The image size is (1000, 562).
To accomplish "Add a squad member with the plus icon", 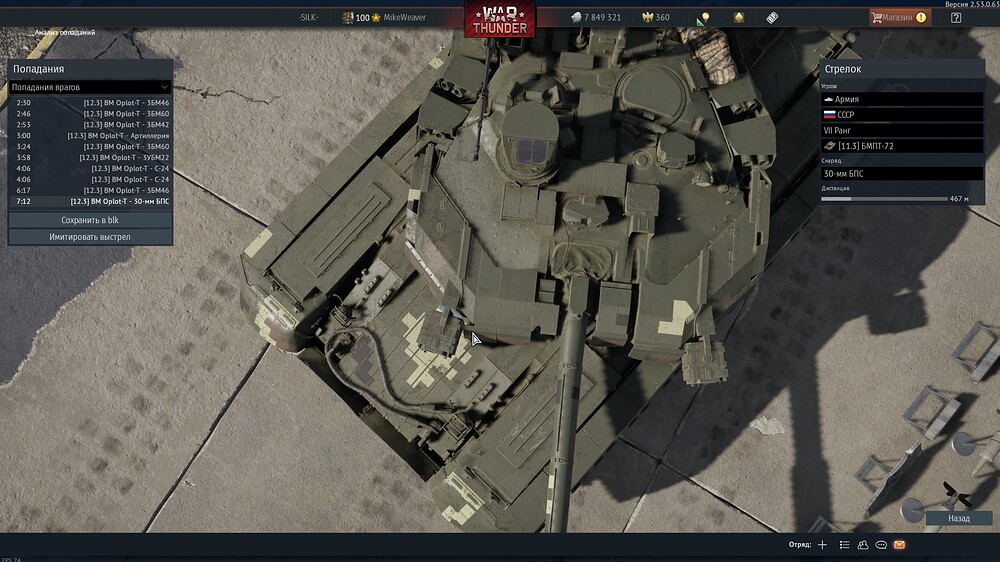I will tap(822, 545).
